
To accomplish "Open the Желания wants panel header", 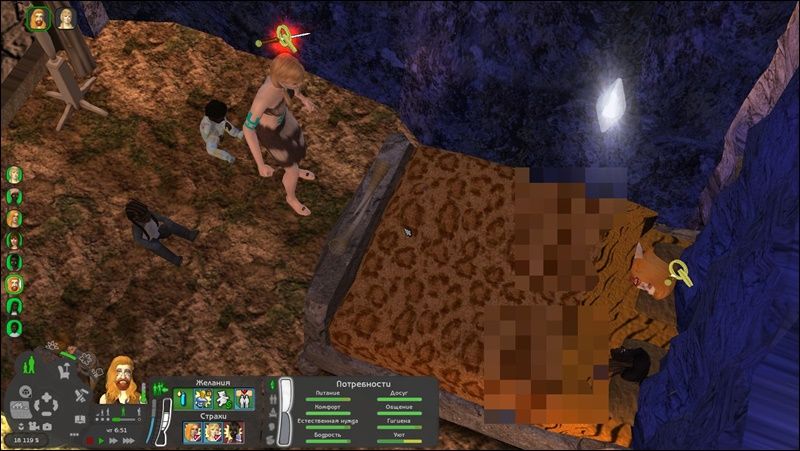I will pos(212,382).
